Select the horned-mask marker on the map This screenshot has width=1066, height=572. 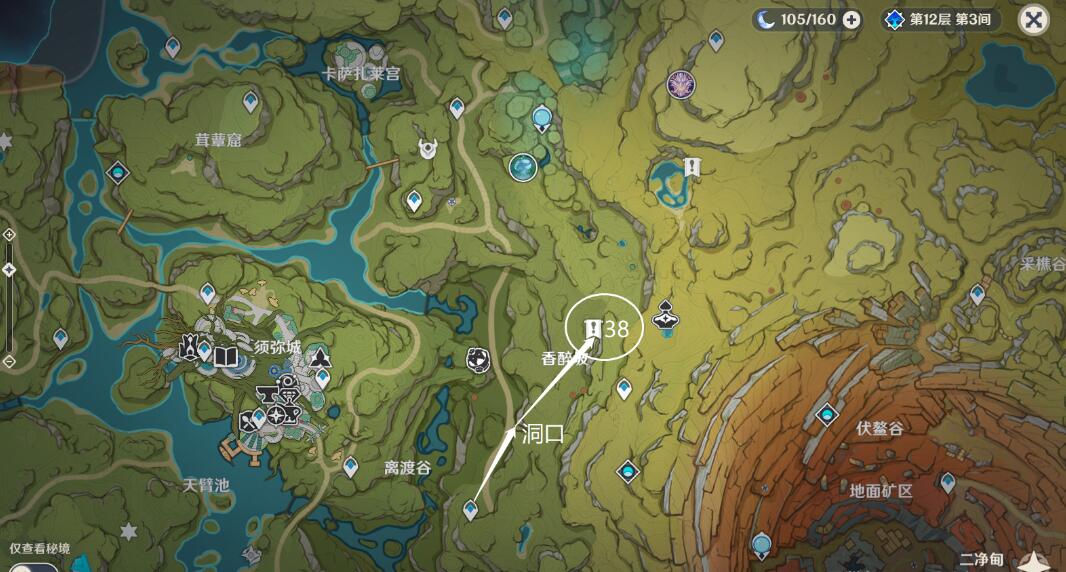click(429, 149)
